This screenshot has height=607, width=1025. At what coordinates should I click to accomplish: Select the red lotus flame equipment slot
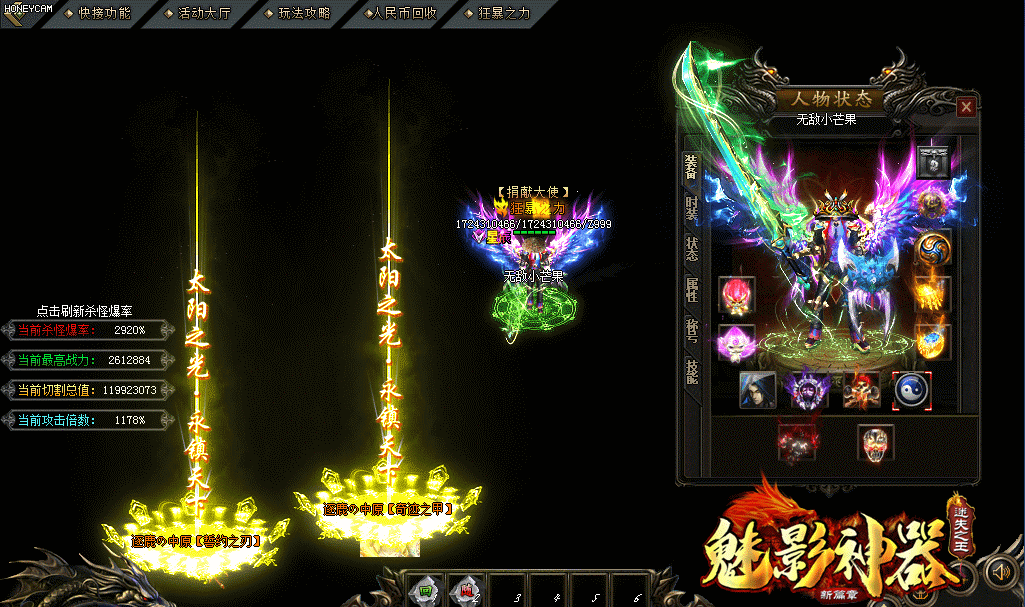pos(736,295)
